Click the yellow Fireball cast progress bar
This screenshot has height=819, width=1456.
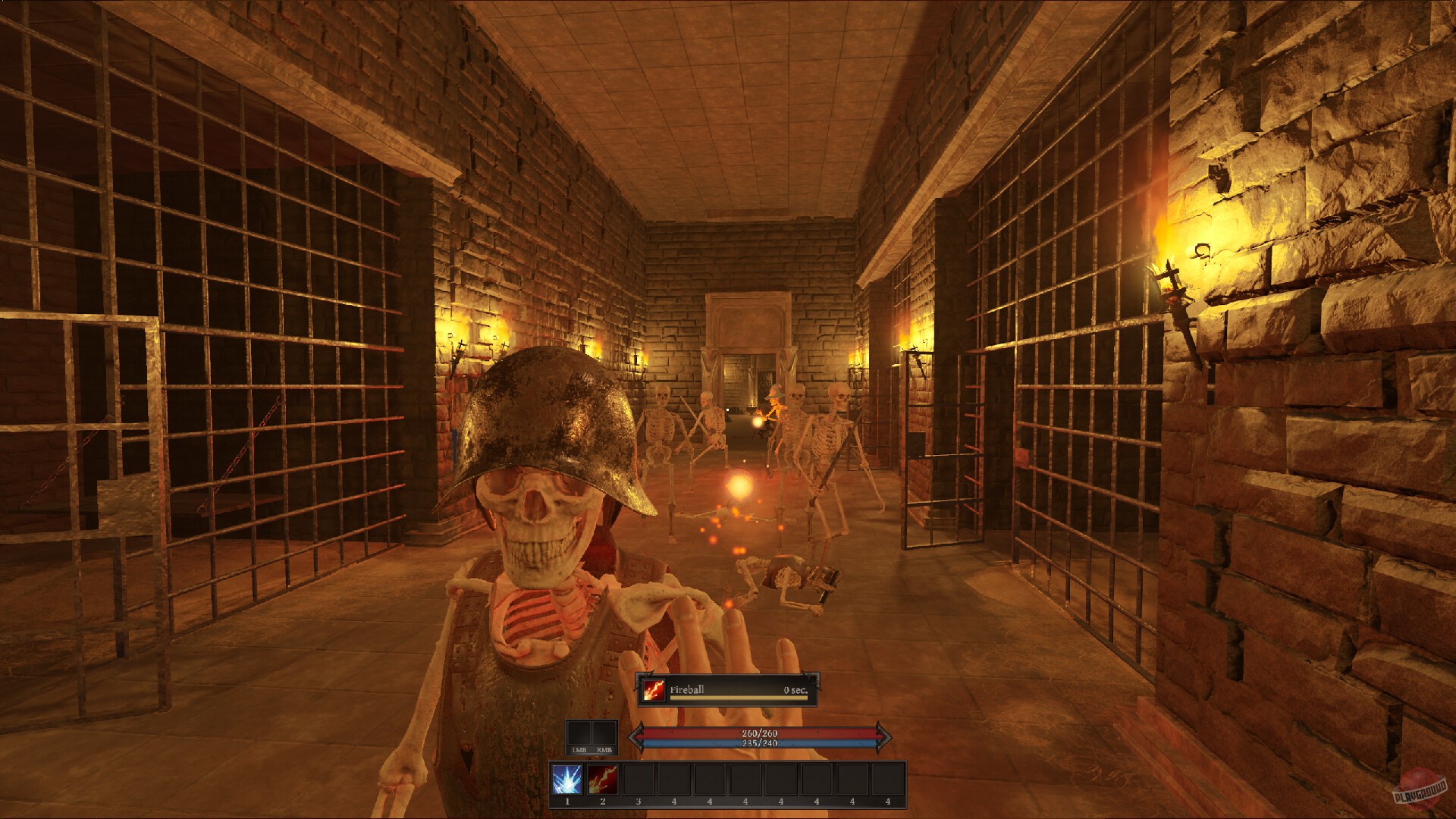[737, 698]
